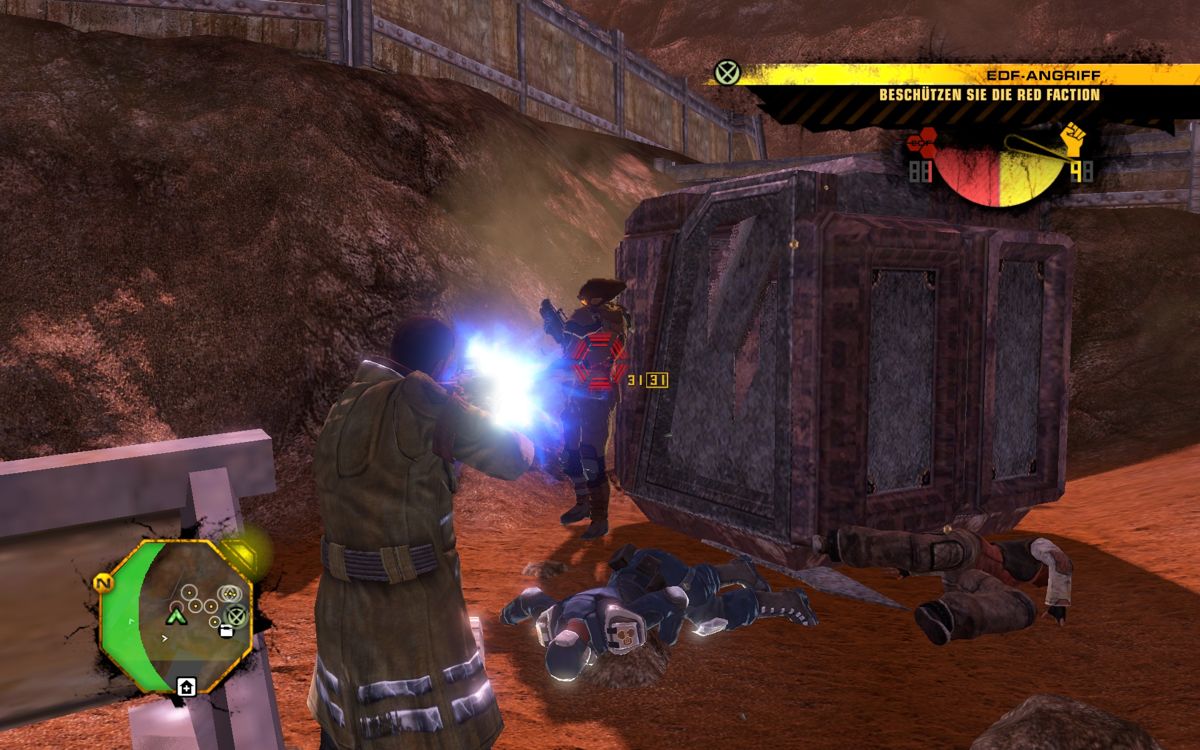This screenshot has height=750, width=1200.
Task: Click the octagonal minimap
Action: click(175, 616)
